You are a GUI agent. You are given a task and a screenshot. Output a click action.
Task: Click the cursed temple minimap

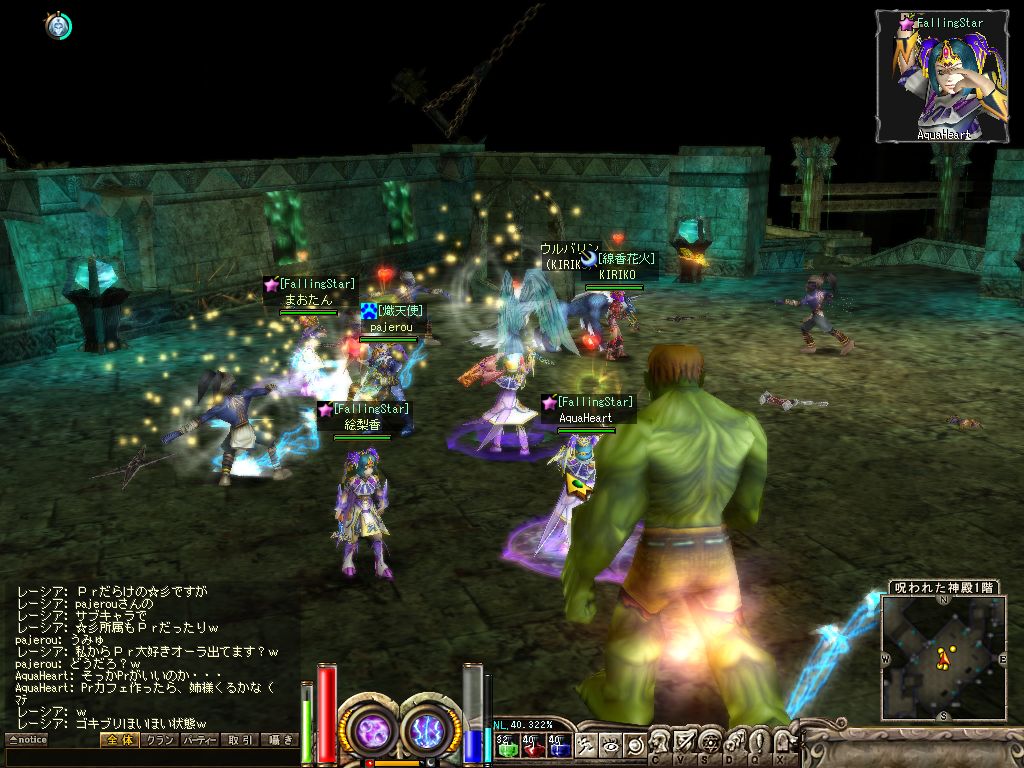pos(944,658)
